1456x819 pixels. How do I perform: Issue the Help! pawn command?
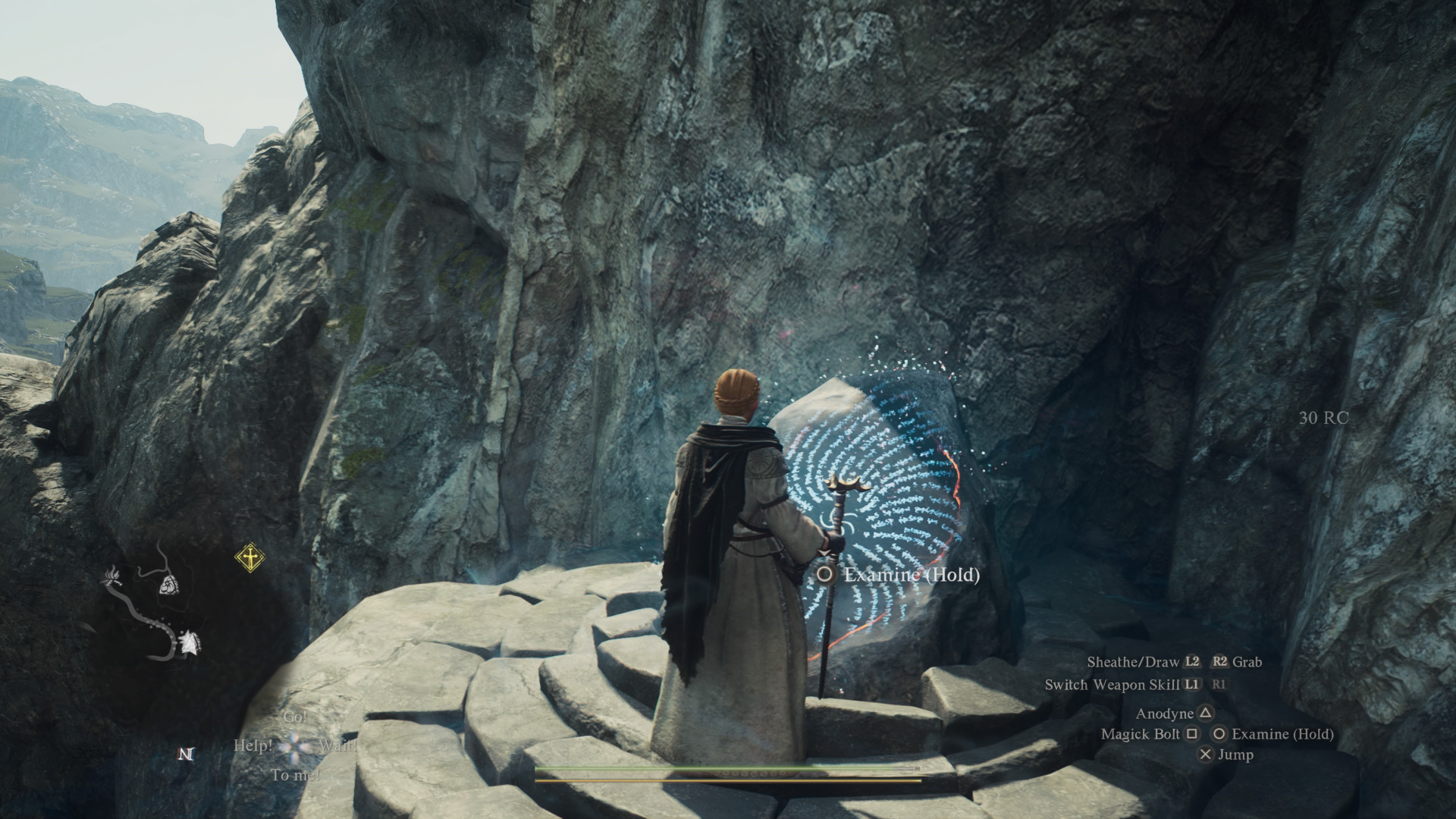(253, 745)
